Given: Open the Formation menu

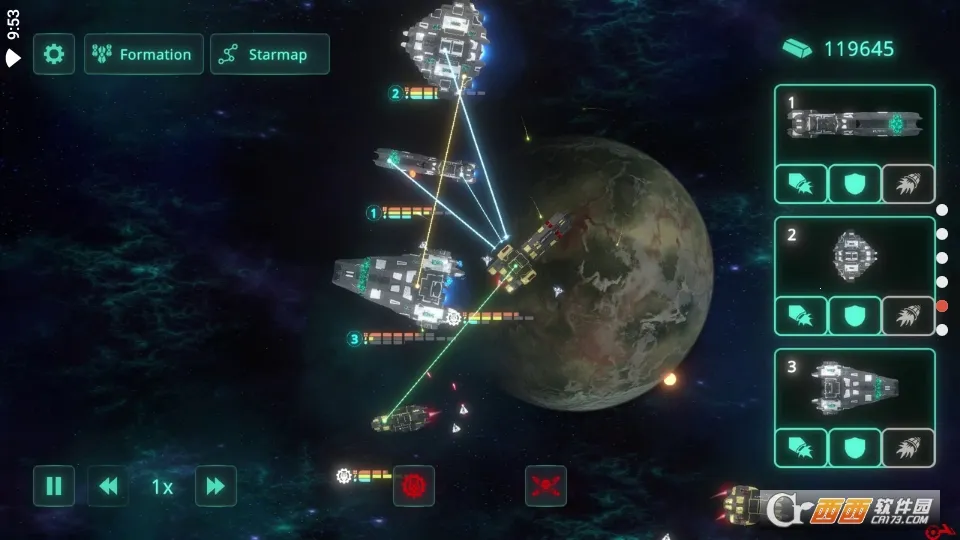Looking at the screenshot, I should 144,54.
